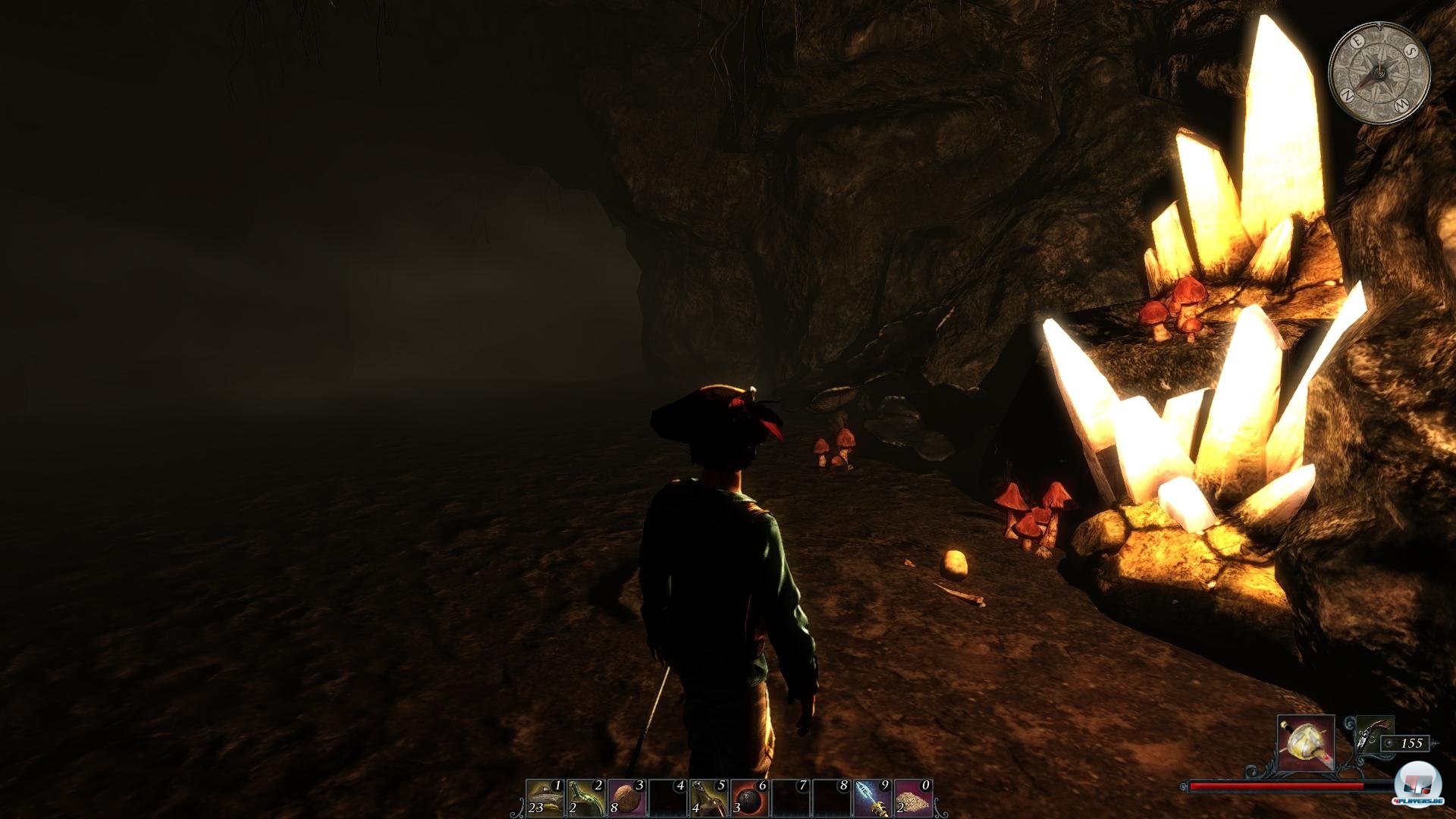The height and width of the screenshot is (819, 1456).
Task: Select the blue-bladed weapon in slot 9
Action: 873,798
